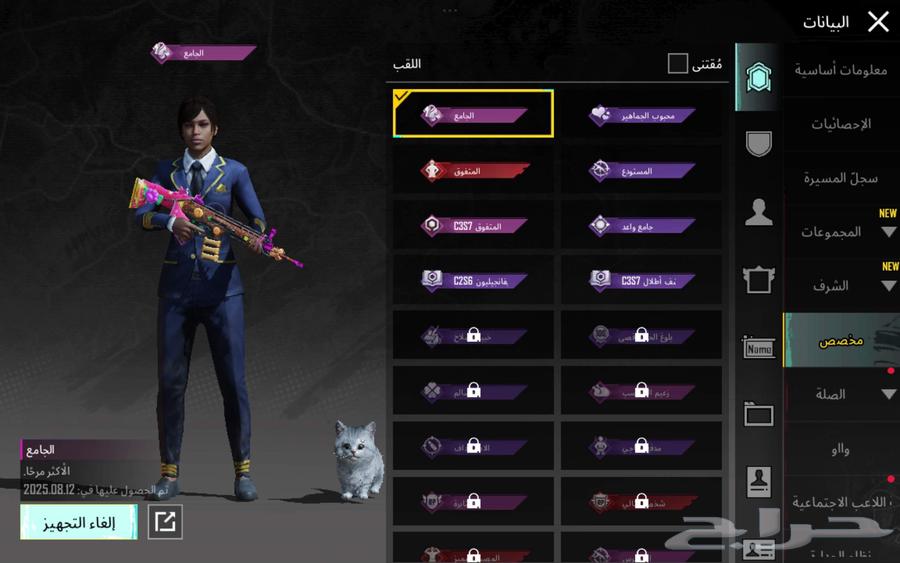Open the معلومات أساسية menu entry

pos(841,70)
